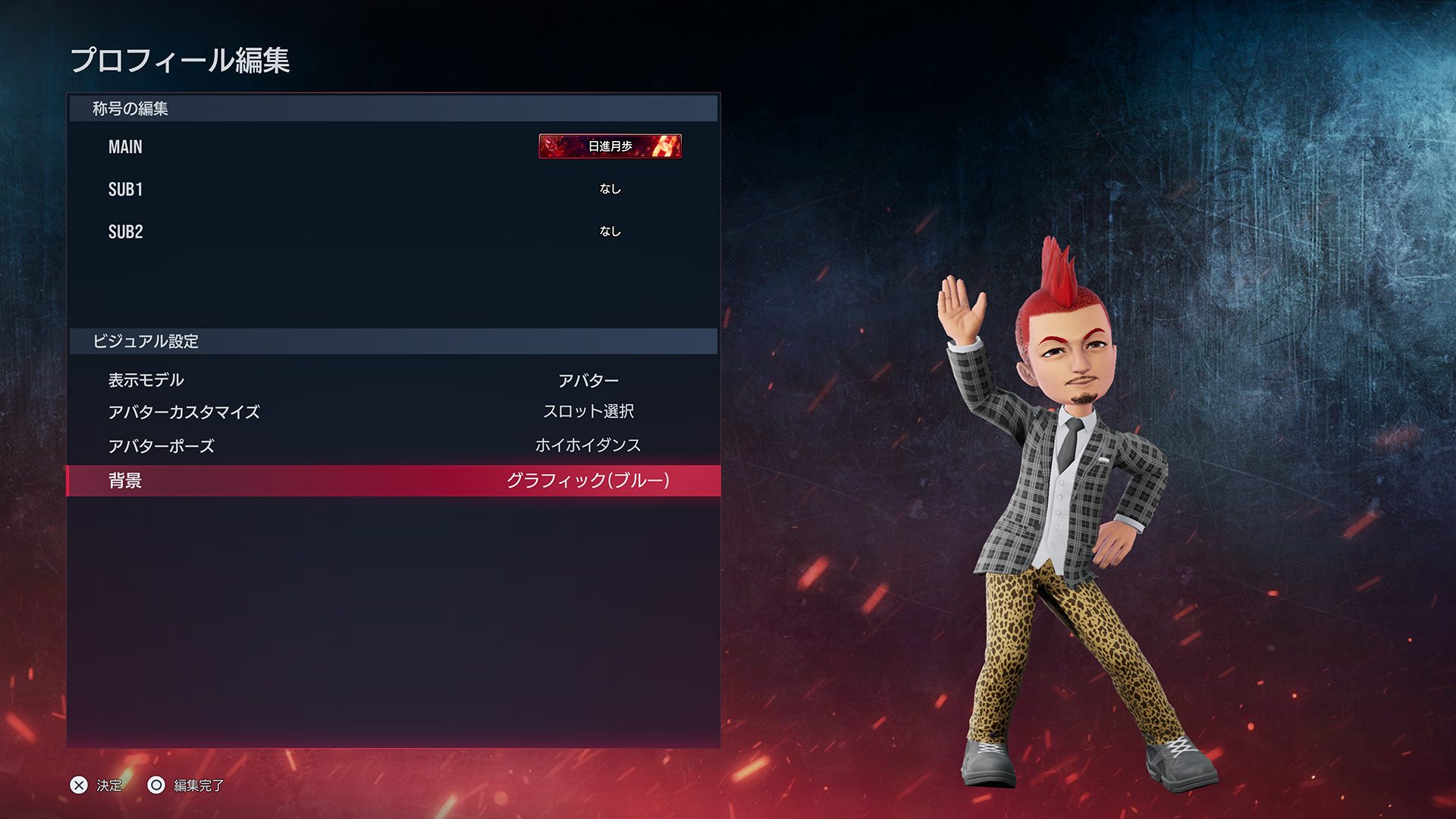Click the 日進月歩 title badge
Screen dimensions: 1456x819
(x=610, y=146)
